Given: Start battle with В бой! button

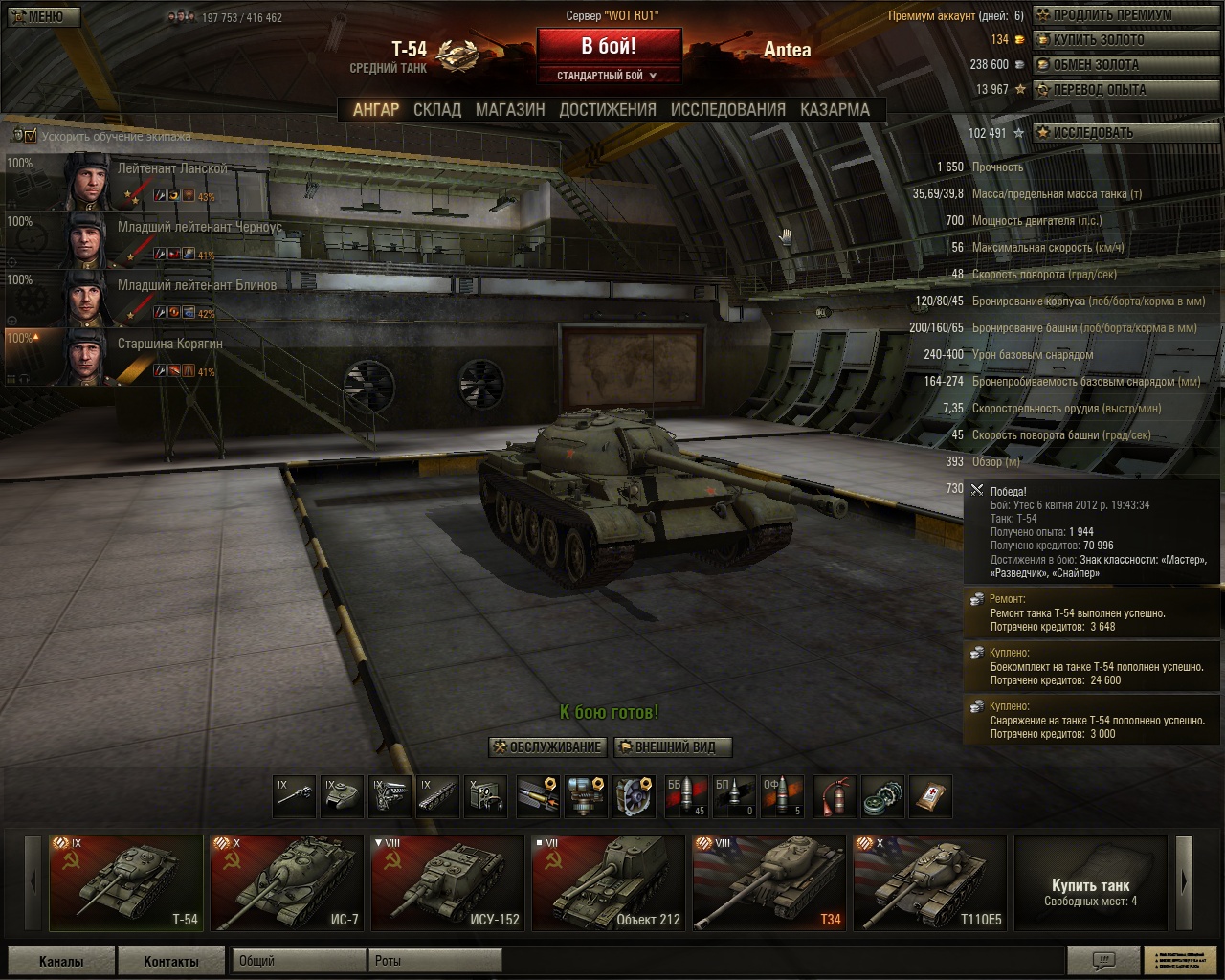Looking at the screenshot, I should [609, 46].
